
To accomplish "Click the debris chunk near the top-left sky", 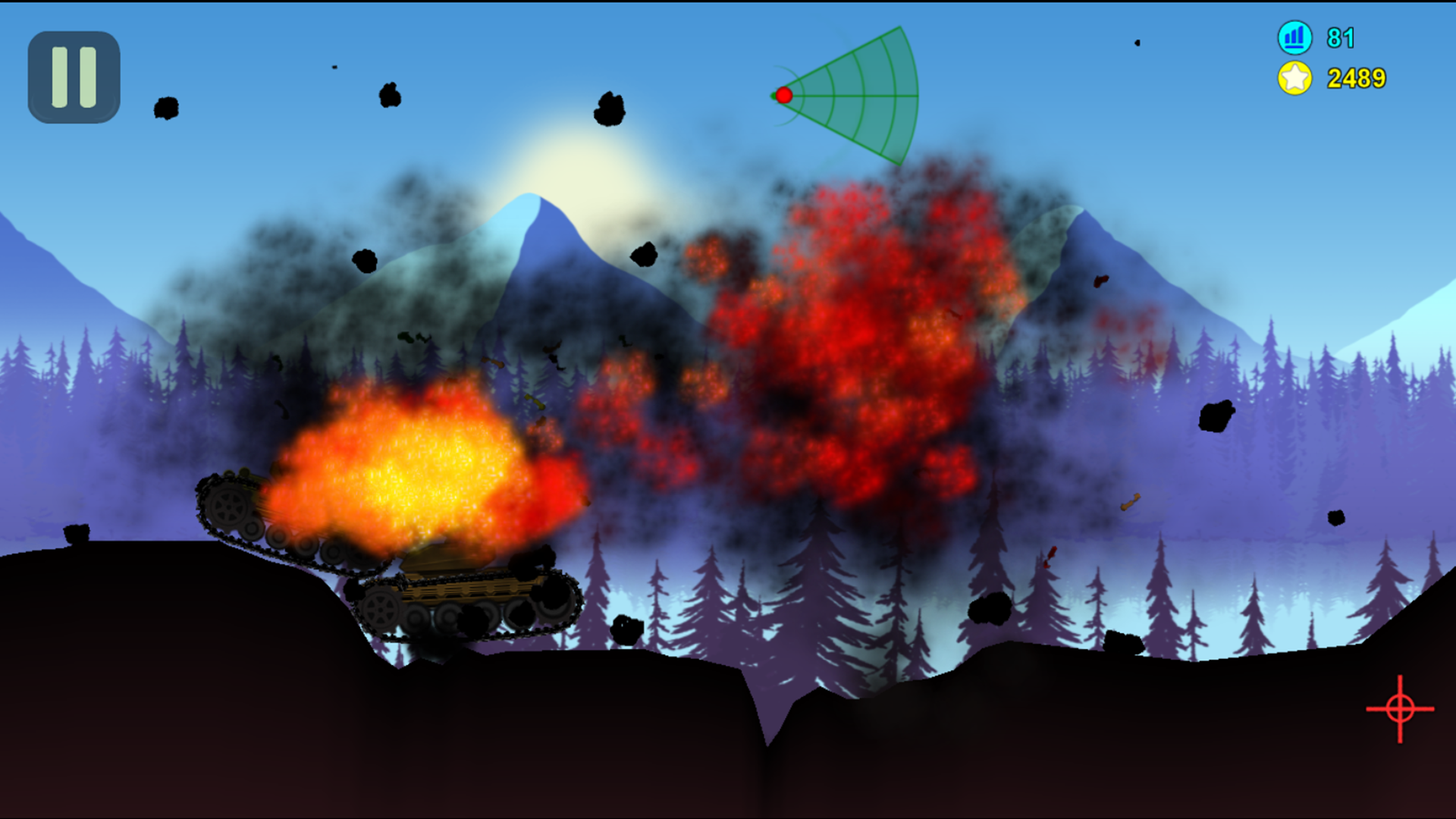I will (166, 108).
